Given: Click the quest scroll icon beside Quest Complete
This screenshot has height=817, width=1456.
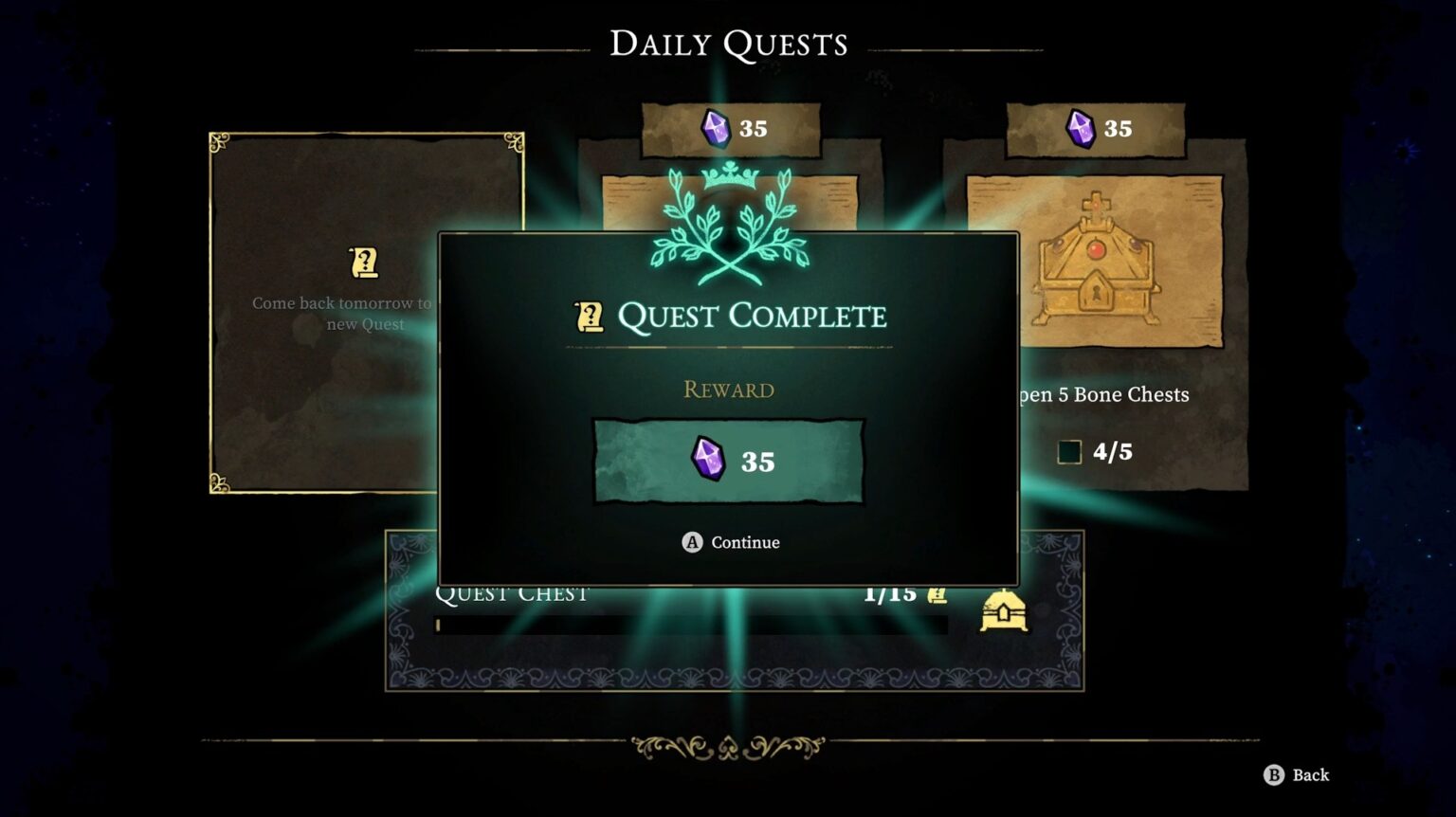Looking at the screenshot, I should click(589, 316).
